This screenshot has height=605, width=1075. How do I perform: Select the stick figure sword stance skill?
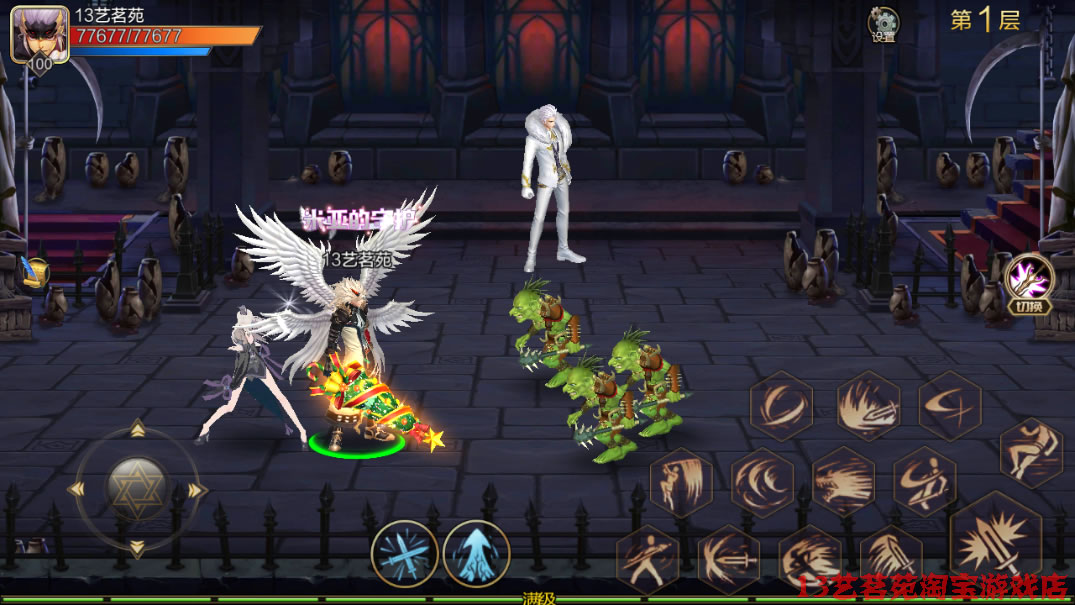[647, 558]
